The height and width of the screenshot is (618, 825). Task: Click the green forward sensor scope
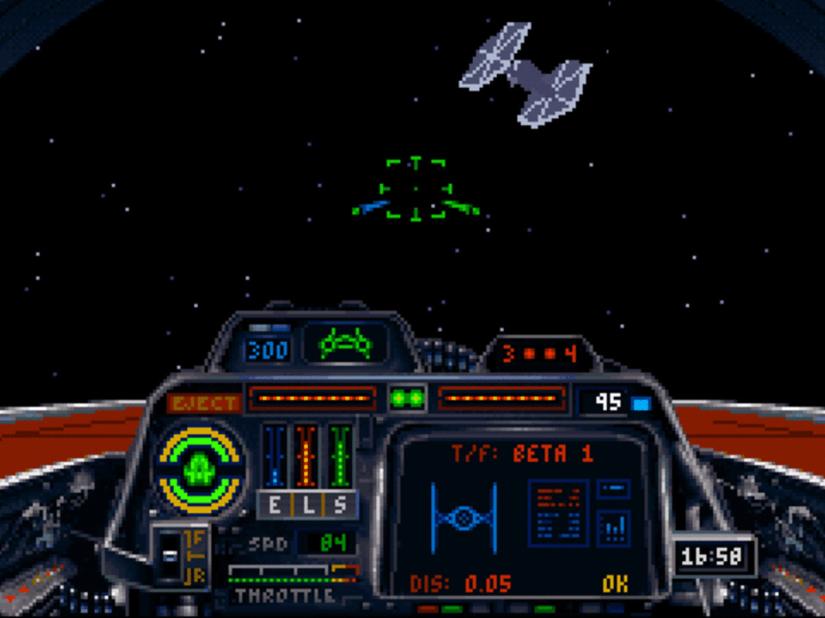pos(346,345)
